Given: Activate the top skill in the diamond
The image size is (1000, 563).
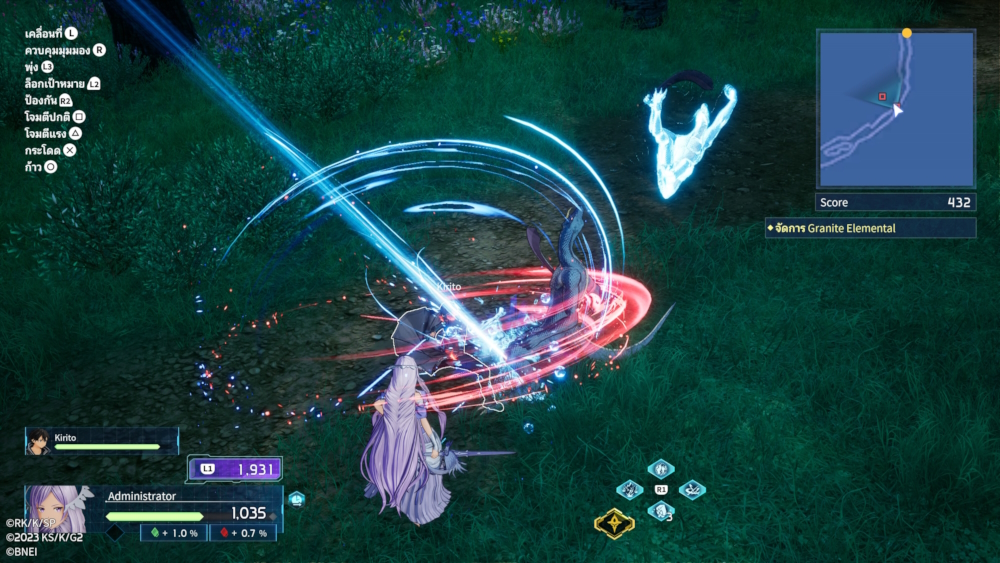Looking at the screenshot, I should coord(660,469).
